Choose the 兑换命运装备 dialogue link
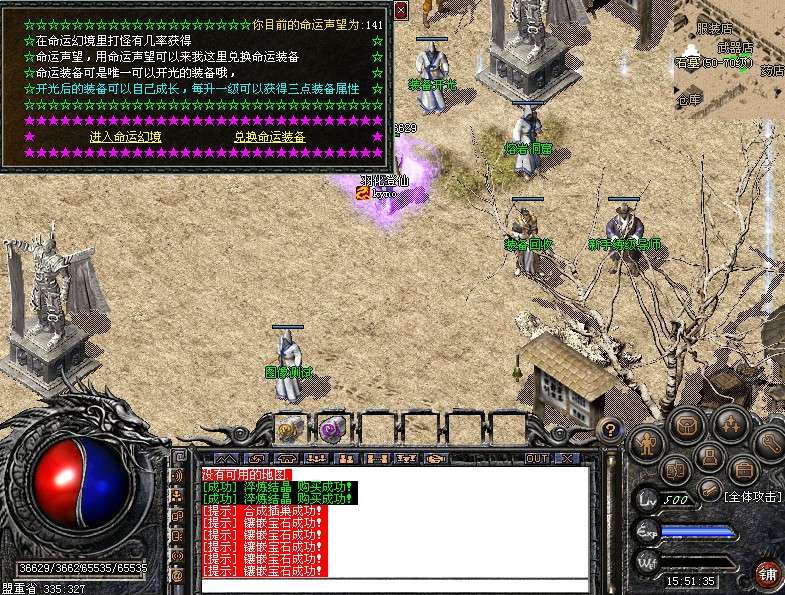Image resolution: width=785 pixels, height=595 pixels. pos(269,137)
